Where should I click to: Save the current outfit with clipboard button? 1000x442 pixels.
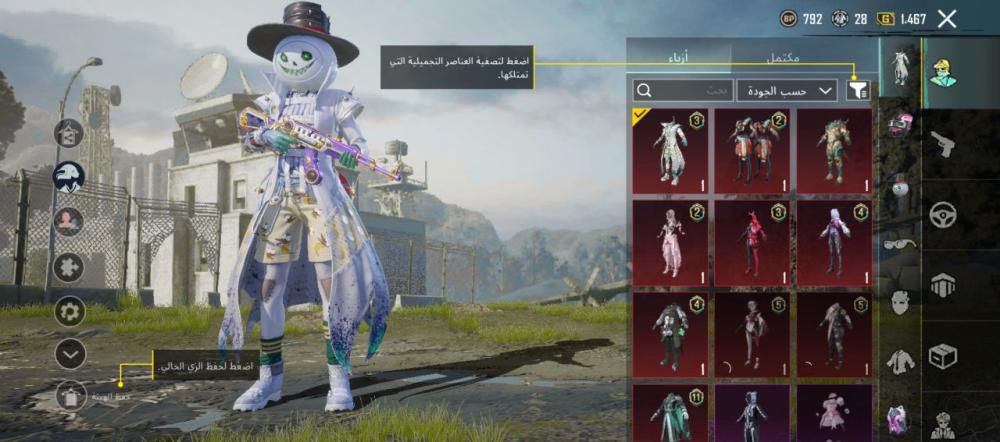pyautogui.click(x=70, y=398)
